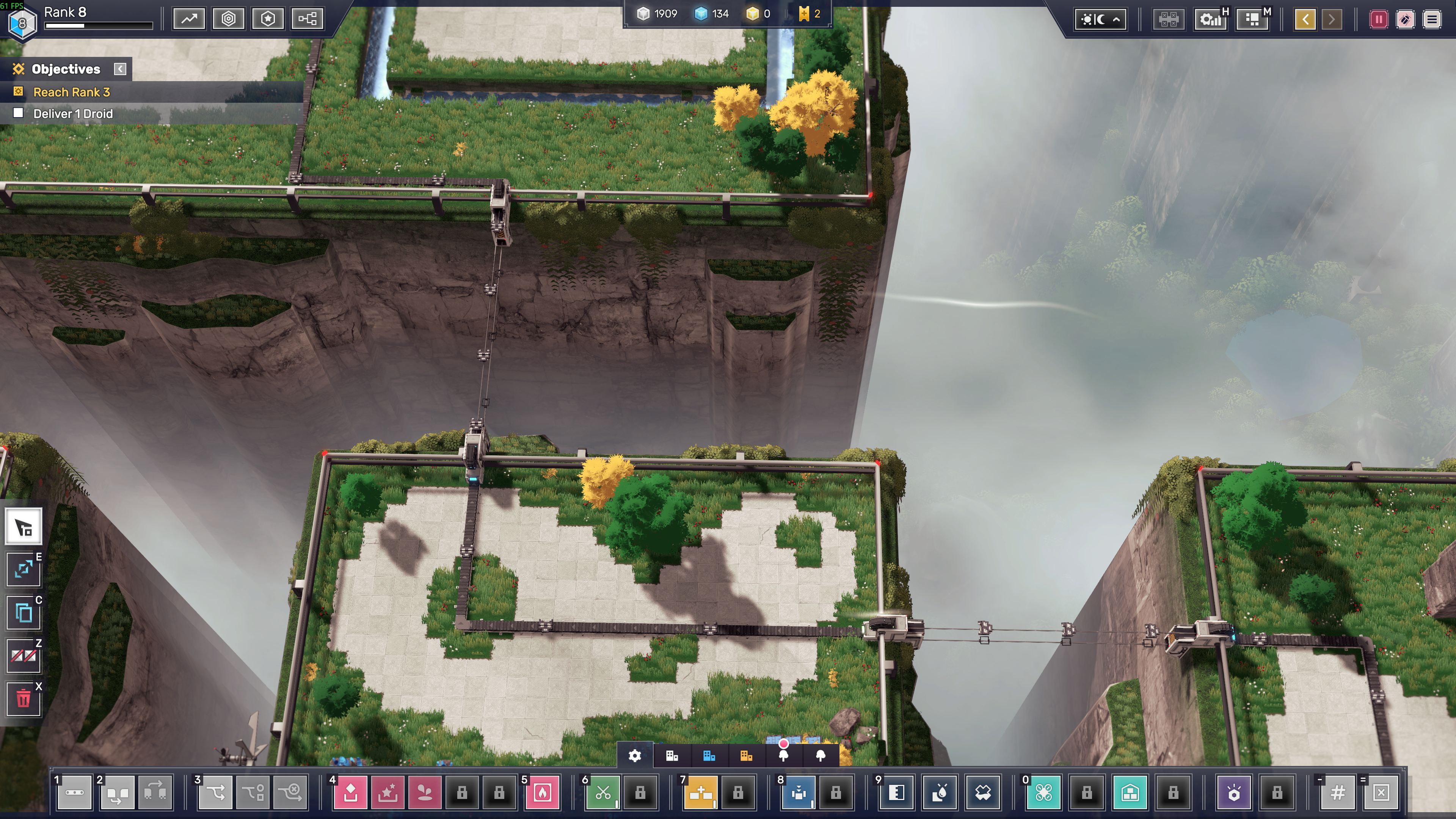Choose the teal fan building tool
The height and width of the screenshot is (819, 1456).
click(x=1043, y=792)
